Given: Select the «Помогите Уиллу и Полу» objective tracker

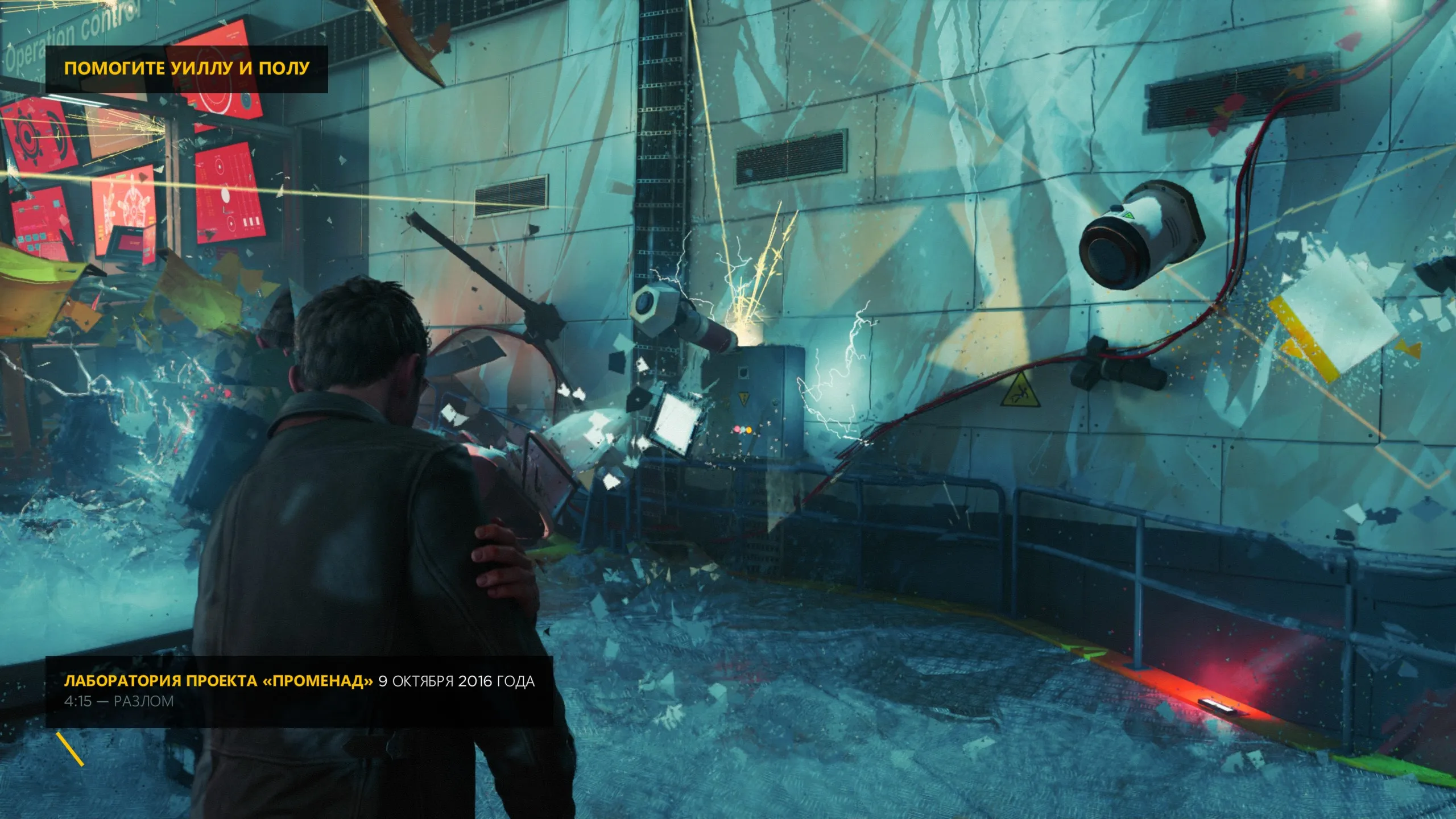Looking at the screenshot, I should (x=187, y=69).
